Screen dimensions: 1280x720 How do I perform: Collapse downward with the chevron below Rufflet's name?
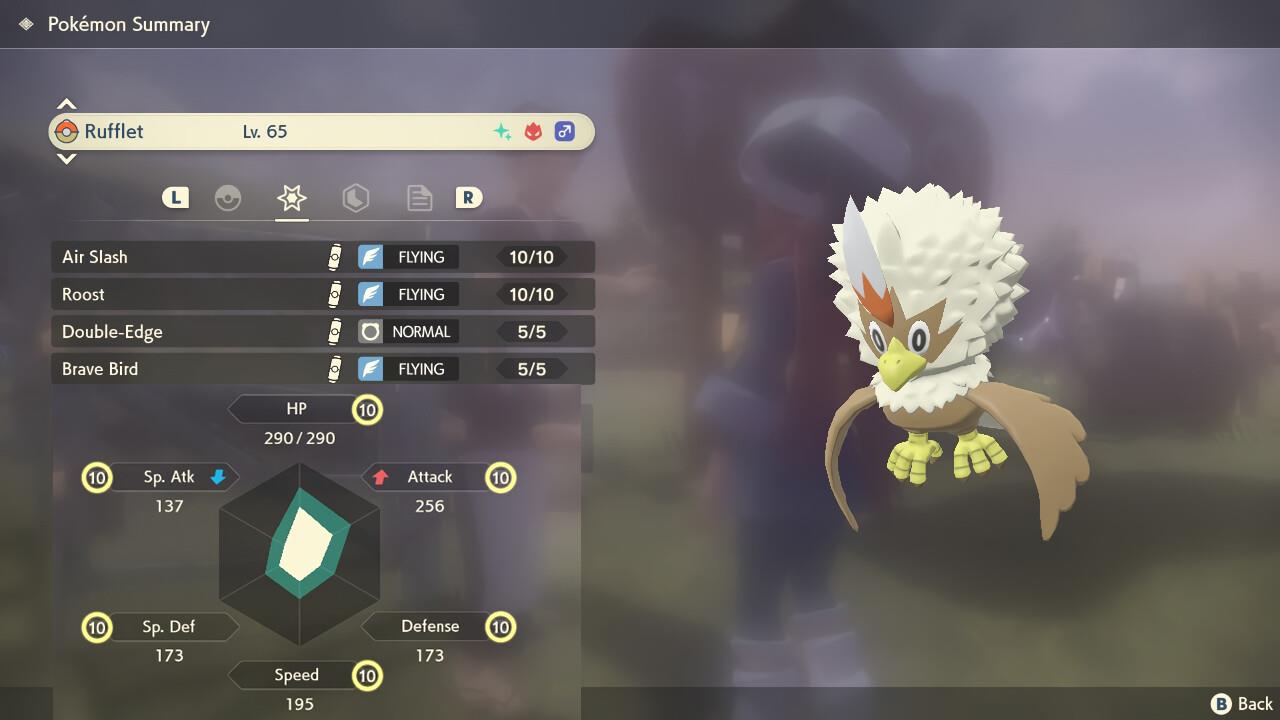(66, 159)
